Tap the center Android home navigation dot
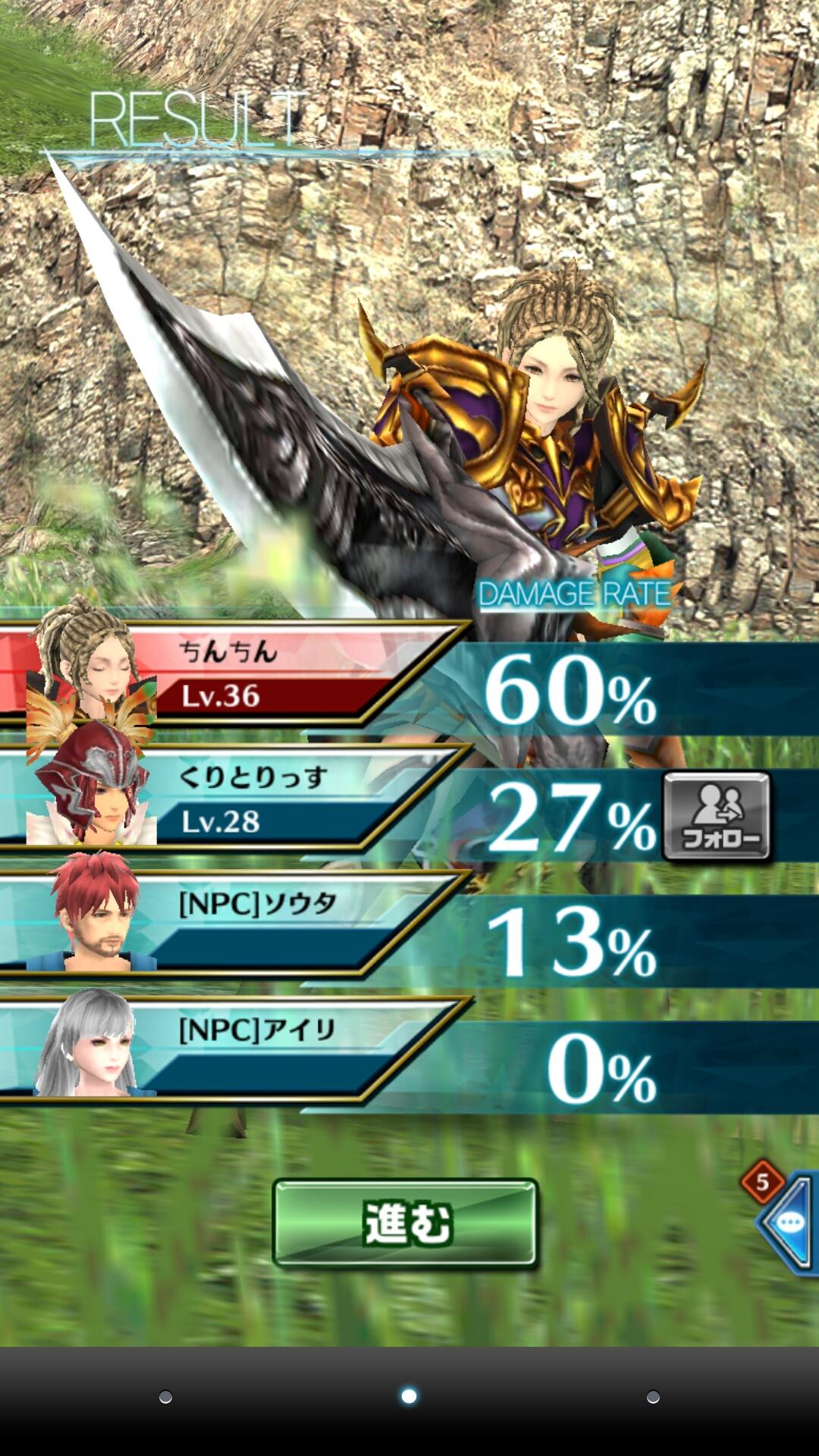The image size is (819, 1456). click(x=409, y=1396)
